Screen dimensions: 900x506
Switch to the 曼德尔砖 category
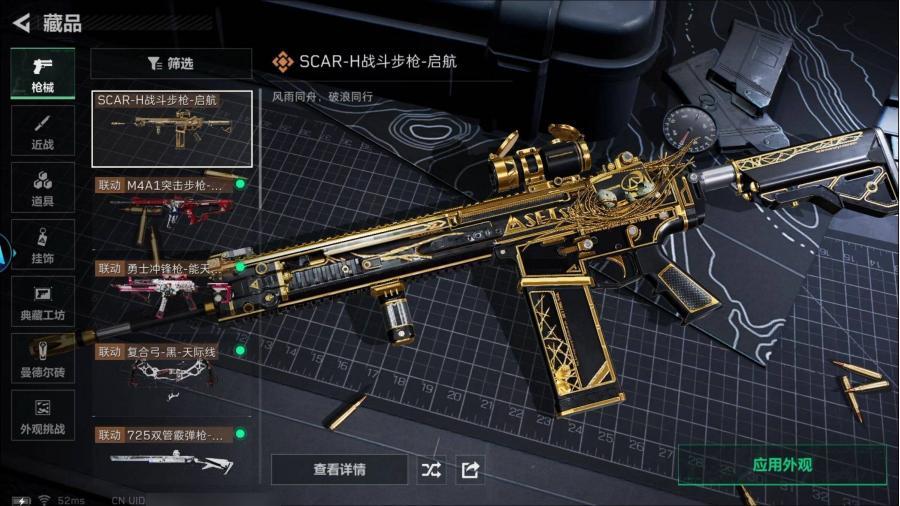(43, 359)
